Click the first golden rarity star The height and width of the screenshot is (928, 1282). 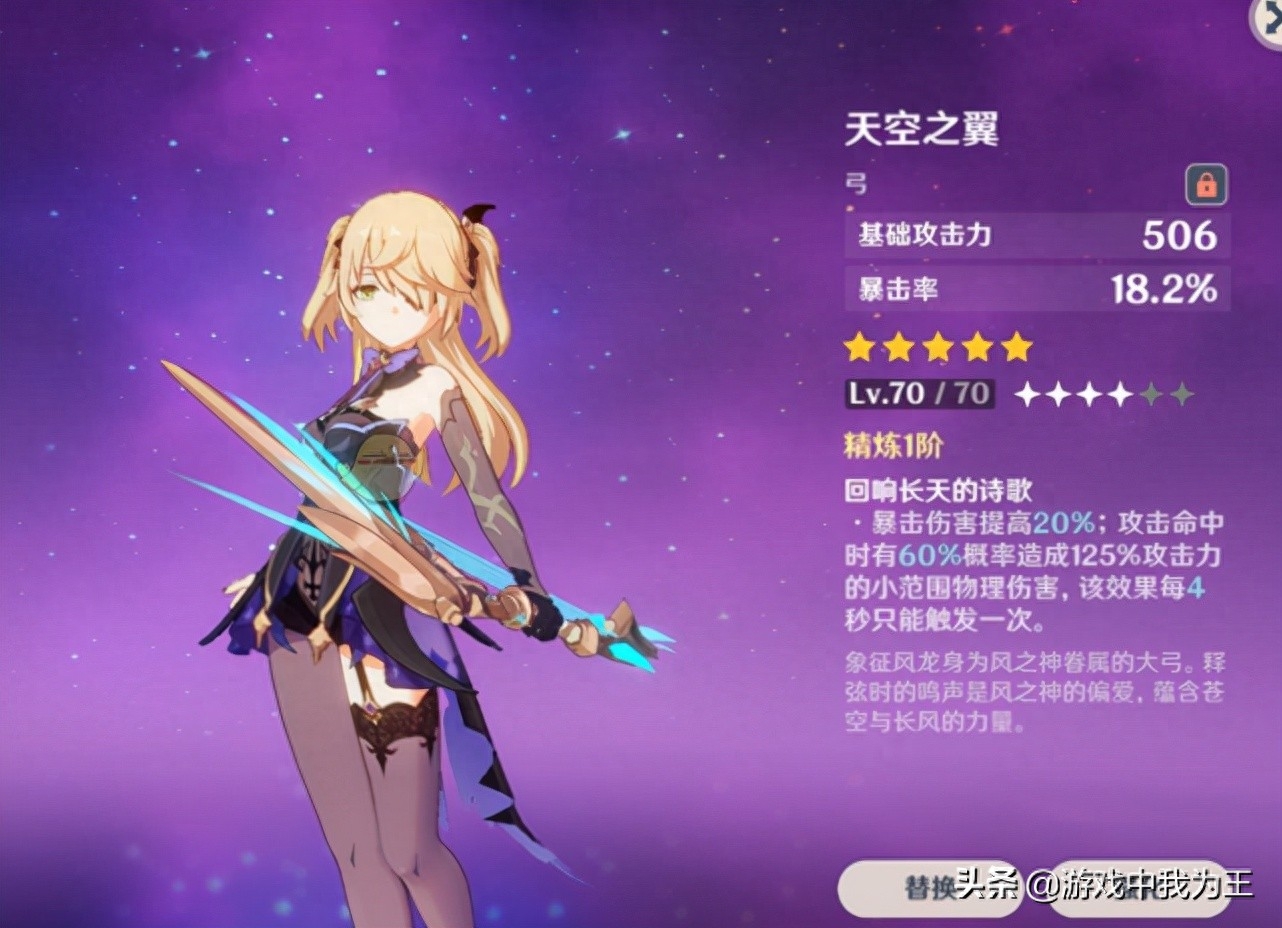[x=861, y=347]
